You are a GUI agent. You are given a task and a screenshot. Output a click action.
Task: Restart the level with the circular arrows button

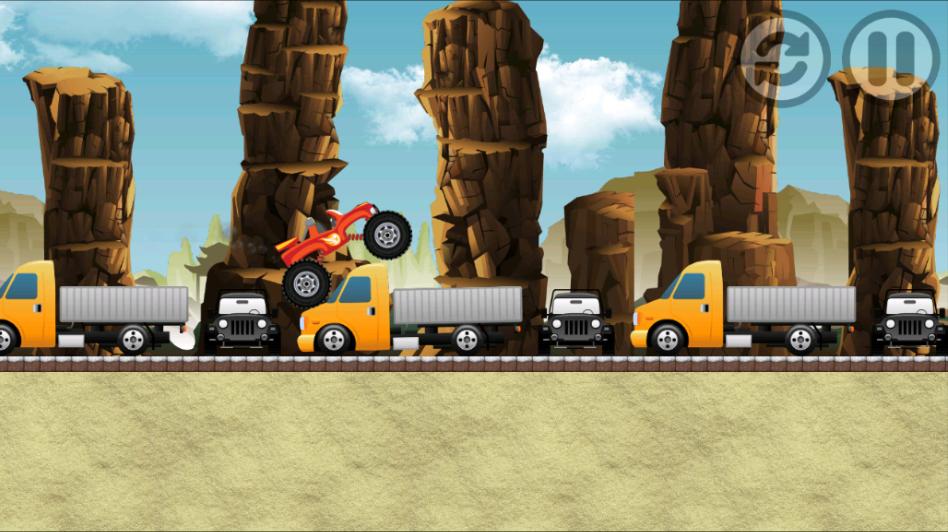pos(785,57)
